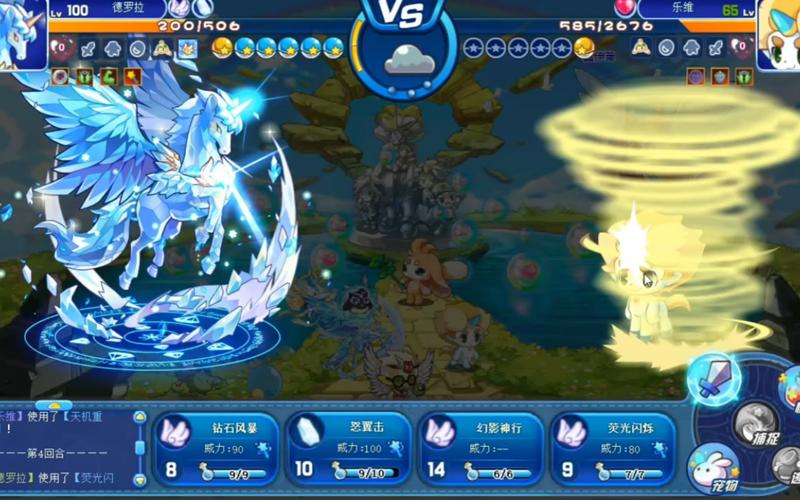View opponent 乐维's portrait
800x500 pixels.
[x=778, y=32]
